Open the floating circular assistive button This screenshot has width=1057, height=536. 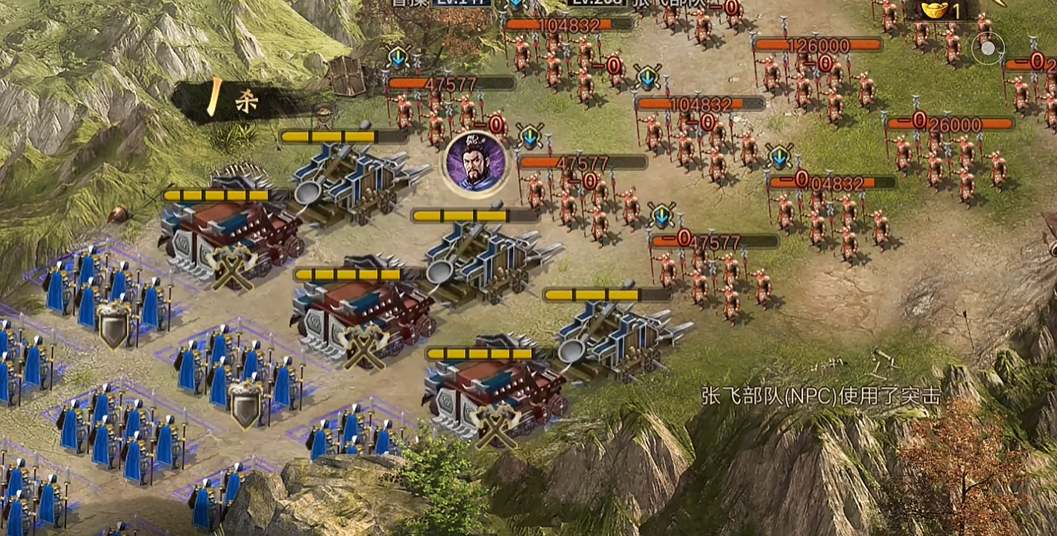[x=988, y=47]
